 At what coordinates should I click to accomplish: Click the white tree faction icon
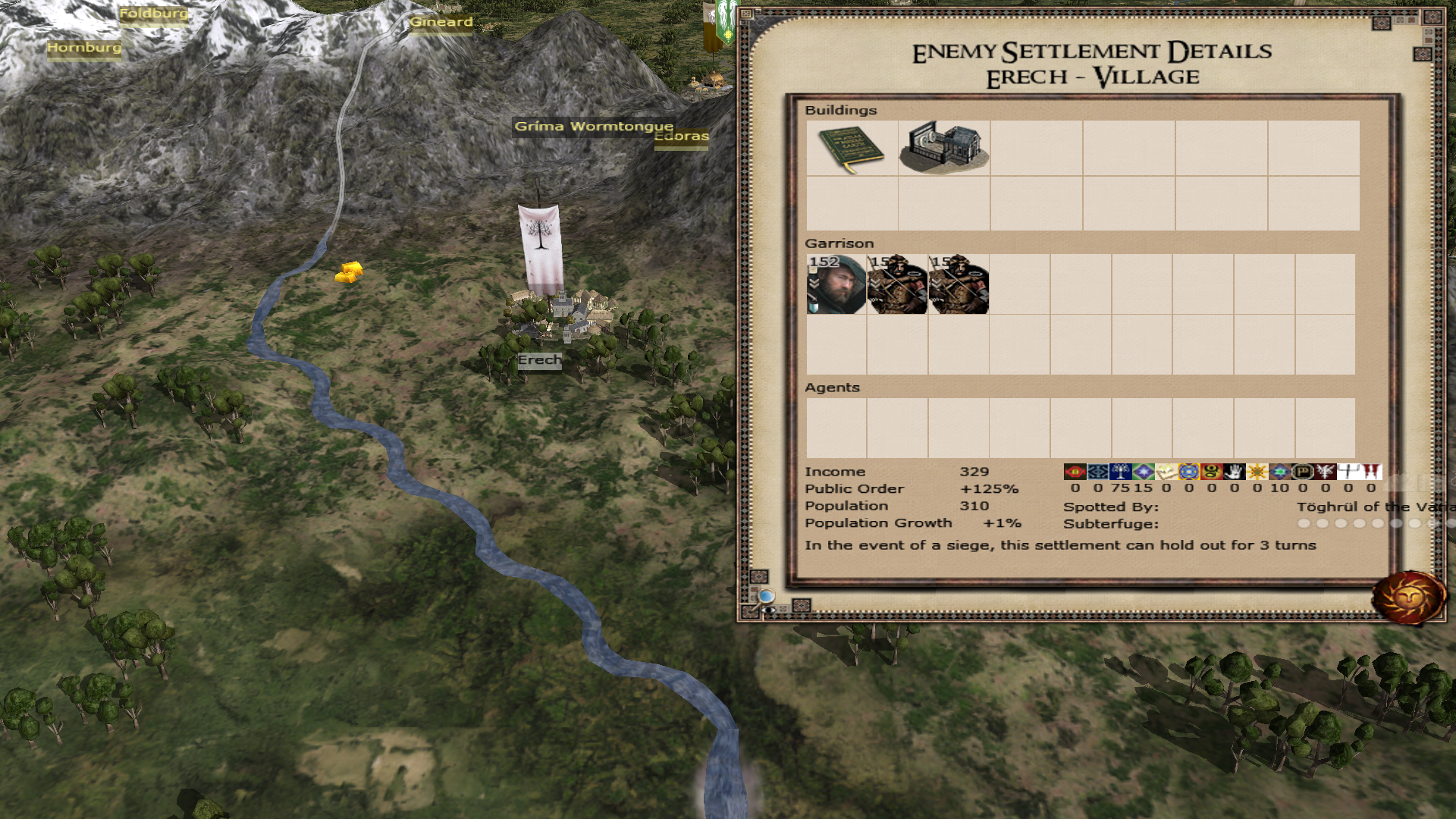point(1121,472)
